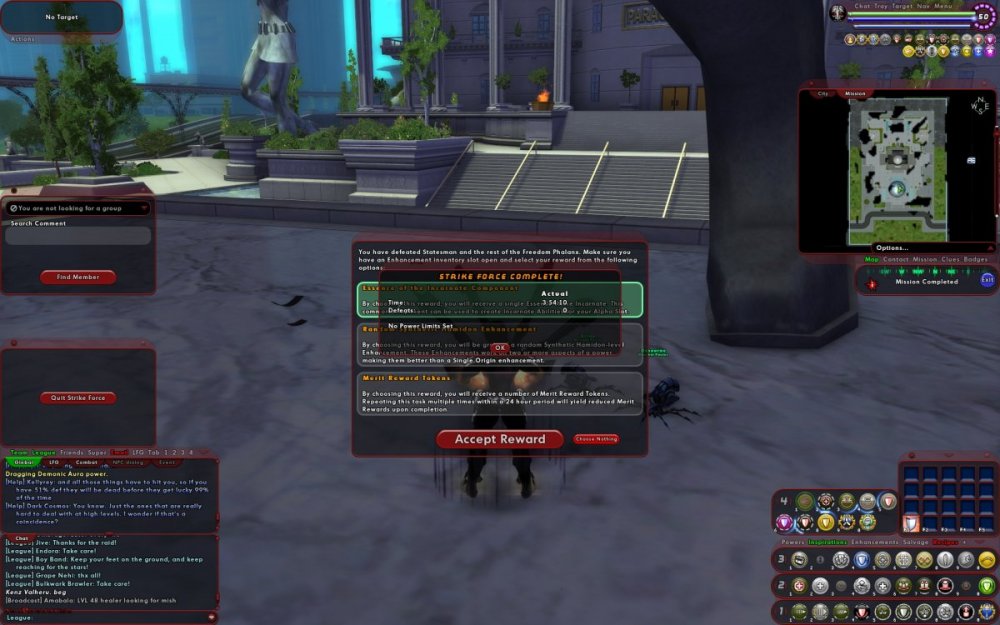Open the top-bar Menu option
The height and width of the screenshot is (625, 1000).
[x=943, y=6]
